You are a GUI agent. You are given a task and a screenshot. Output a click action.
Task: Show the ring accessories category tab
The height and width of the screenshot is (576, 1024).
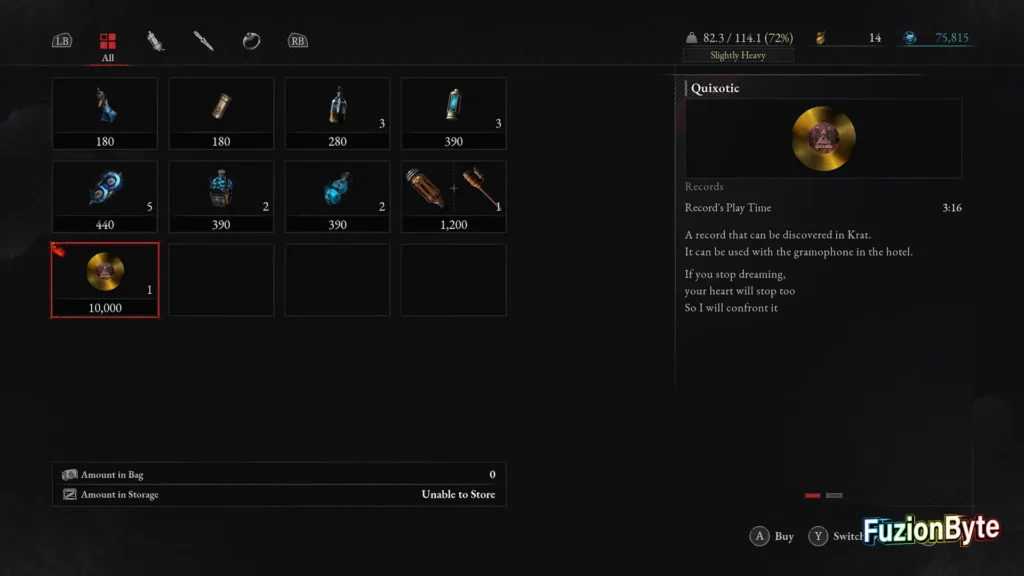pyautogui.click(x=251, y=41)
